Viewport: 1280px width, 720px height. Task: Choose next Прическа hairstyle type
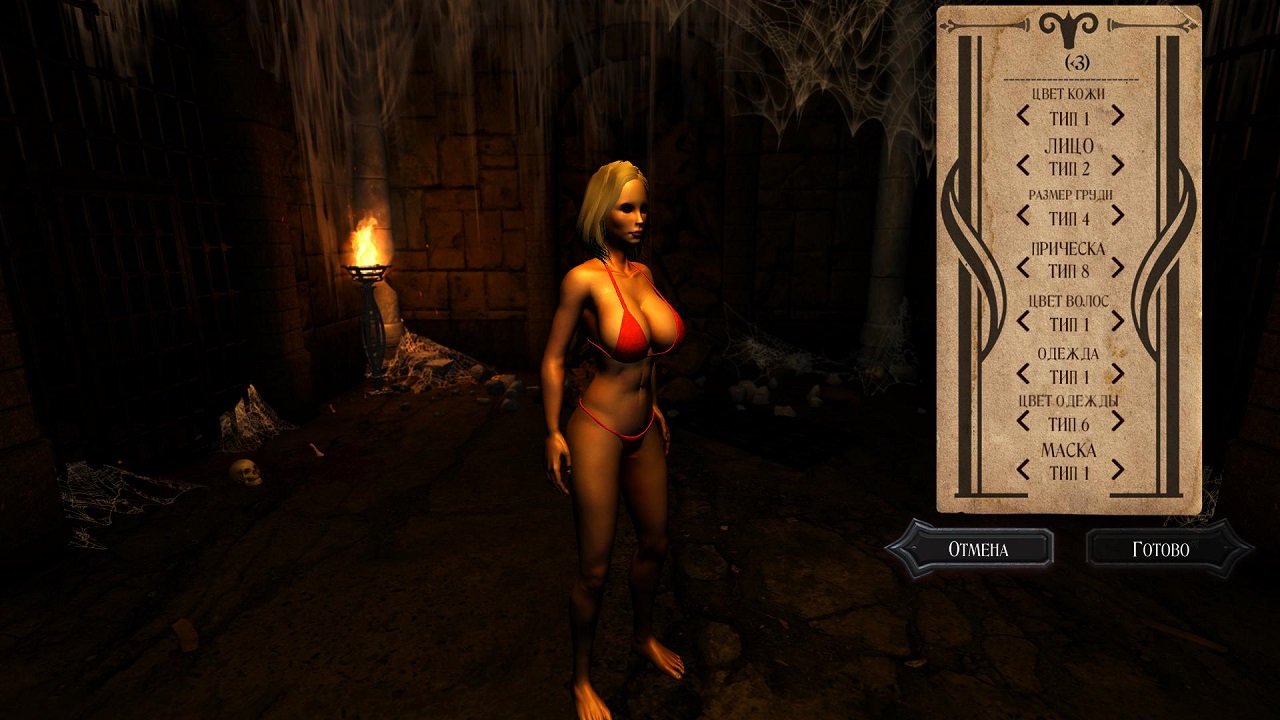(1117, 268)
